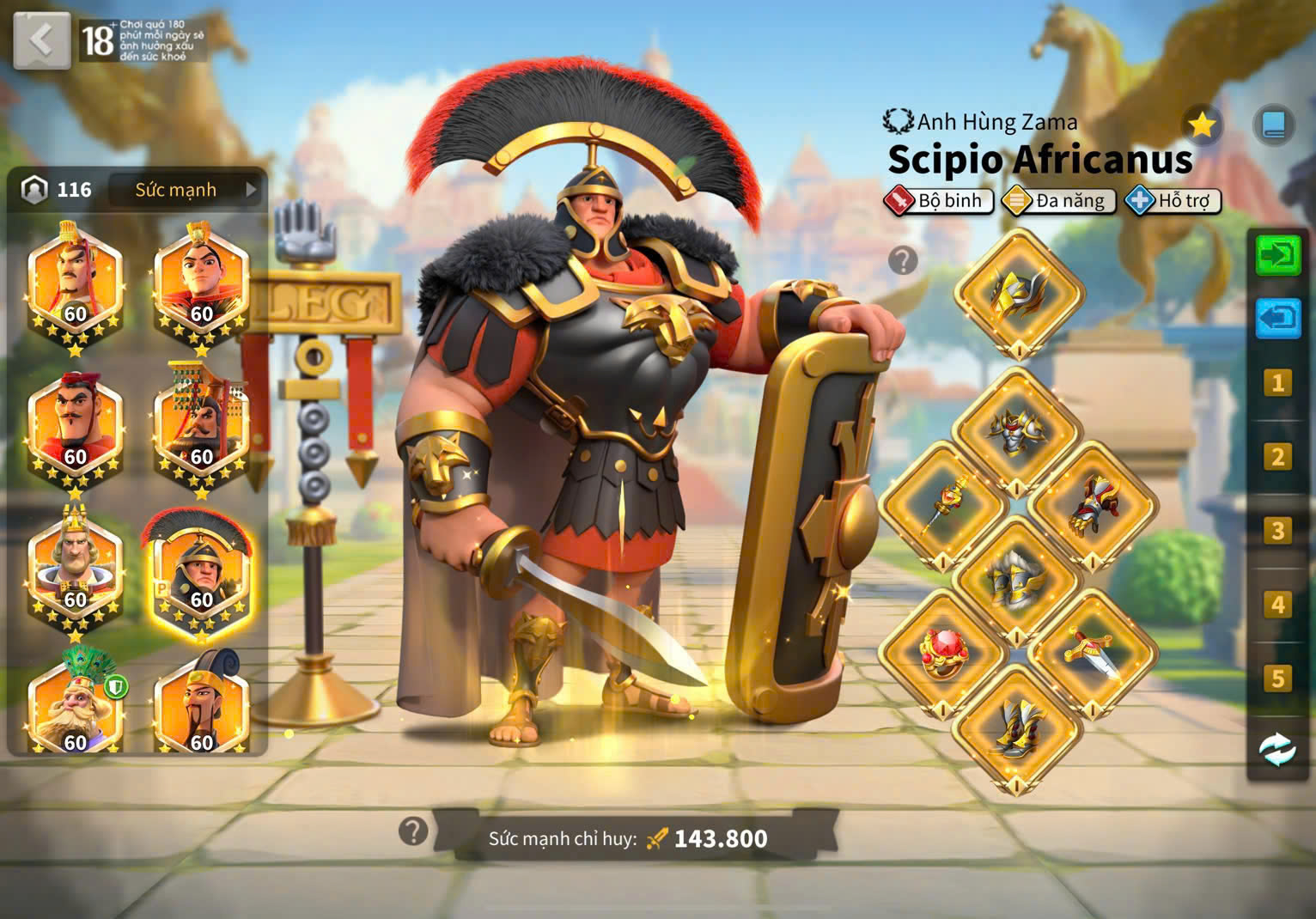
Task: Open the blue book icon
Action: tap(1273, 125)
